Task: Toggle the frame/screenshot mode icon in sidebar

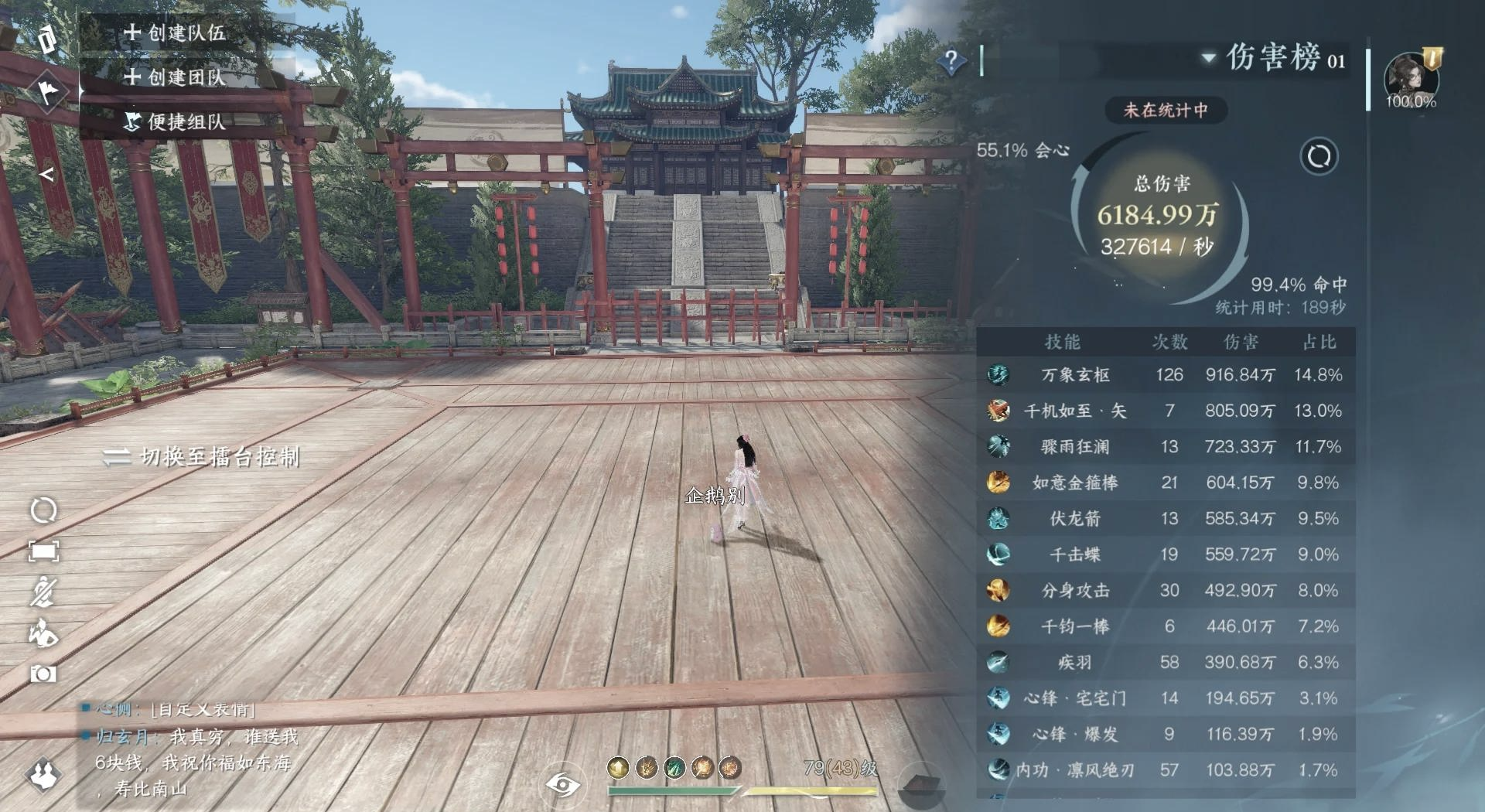Action: [x=44, y=549]
